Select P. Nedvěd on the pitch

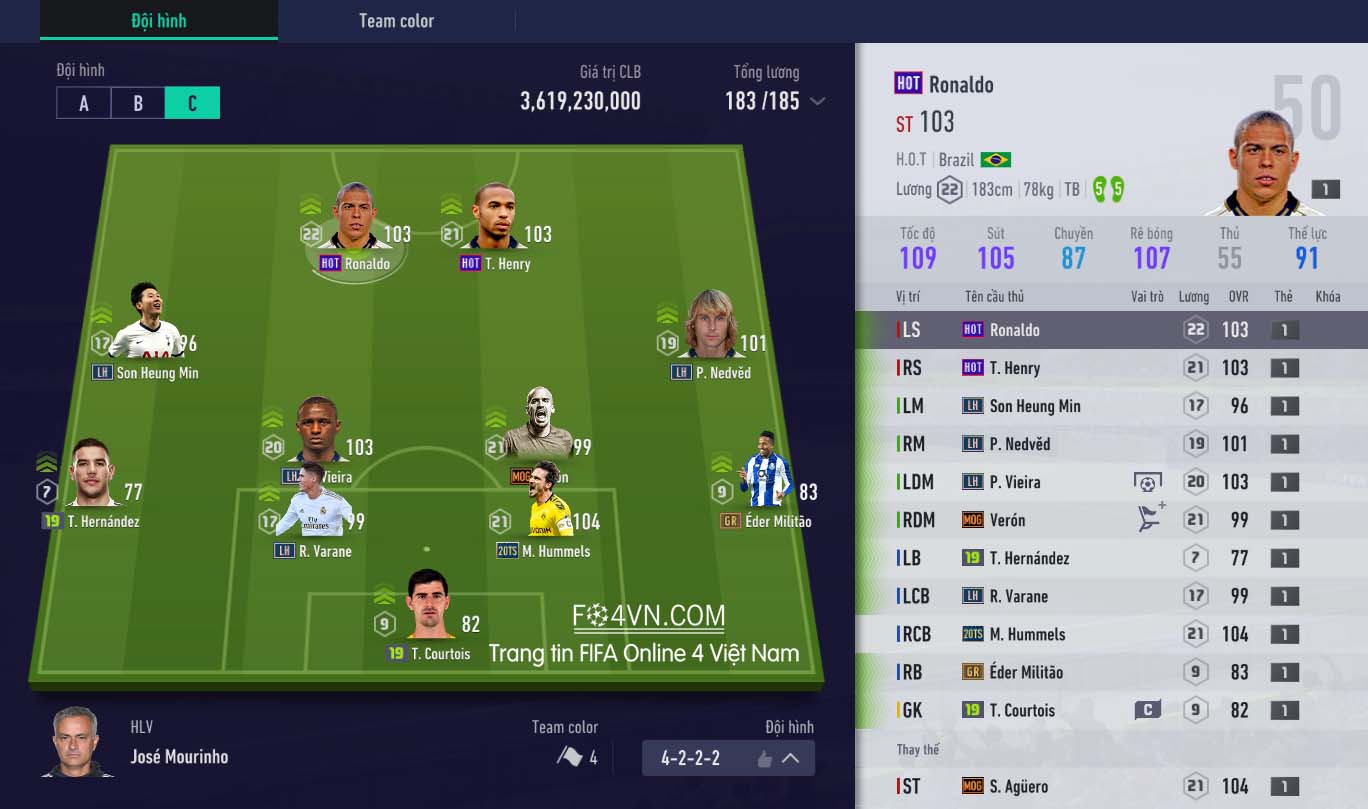tap(711, 330)
